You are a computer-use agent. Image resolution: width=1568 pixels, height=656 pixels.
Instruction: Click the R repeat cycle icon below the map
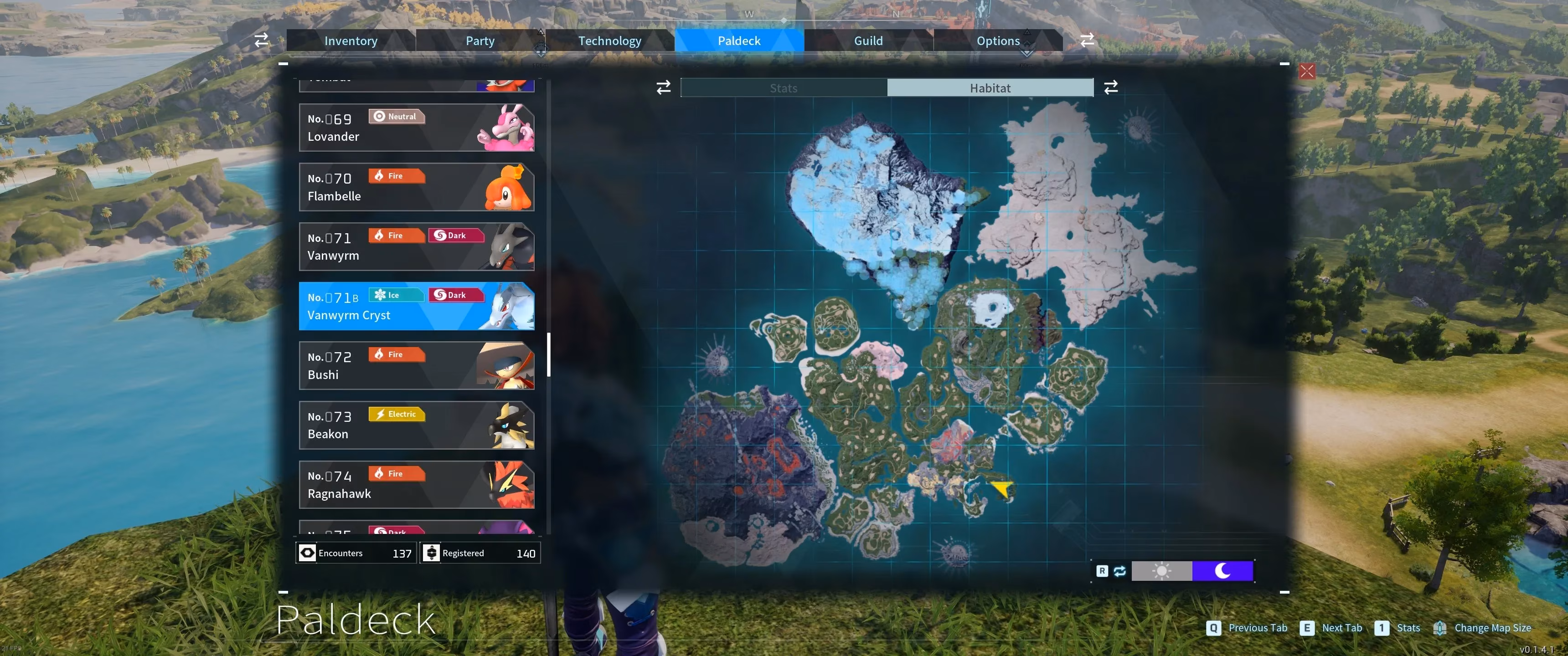pos(1102,571)
